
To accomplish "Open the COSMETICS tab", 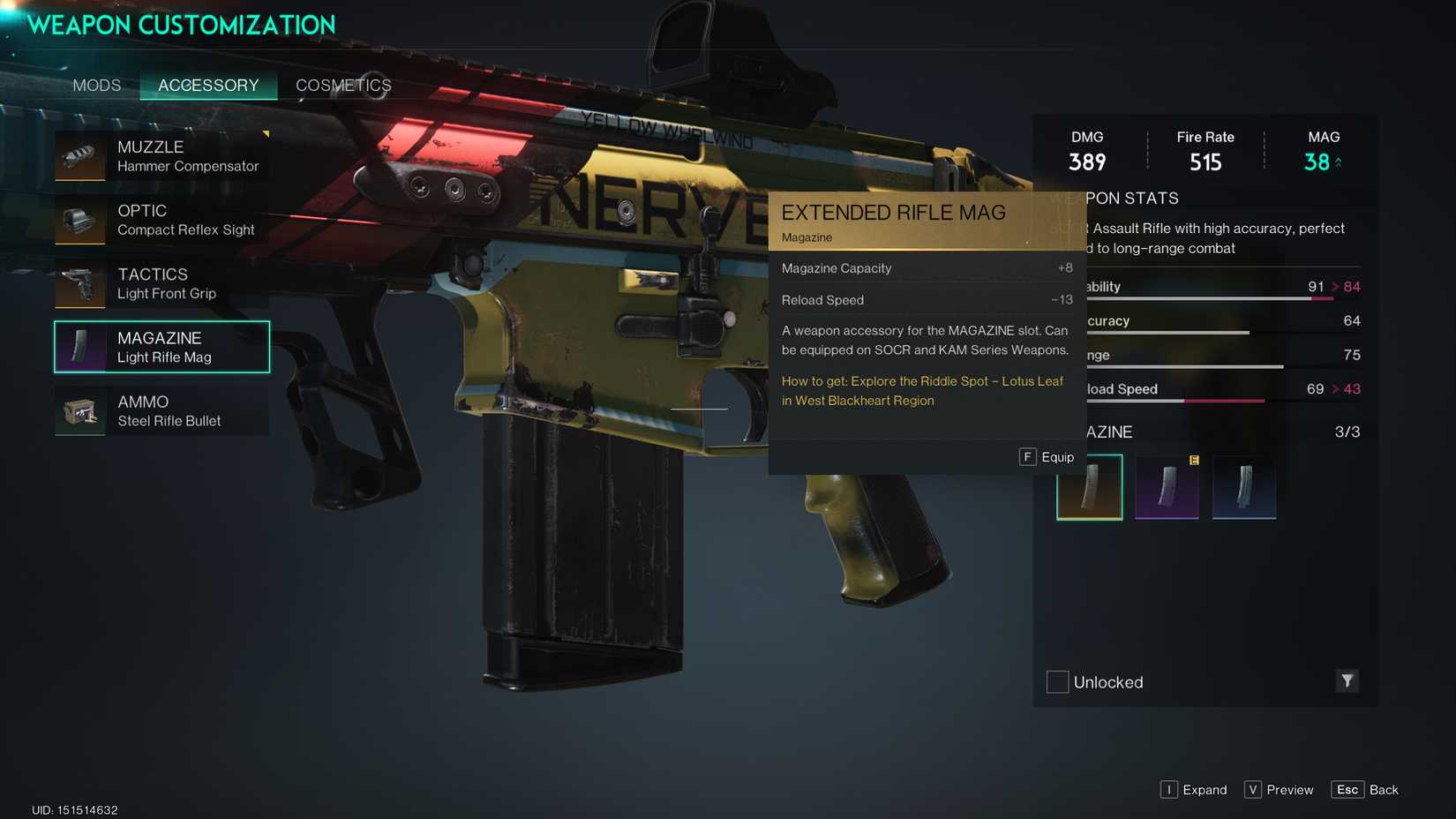I will pos(342,85).
